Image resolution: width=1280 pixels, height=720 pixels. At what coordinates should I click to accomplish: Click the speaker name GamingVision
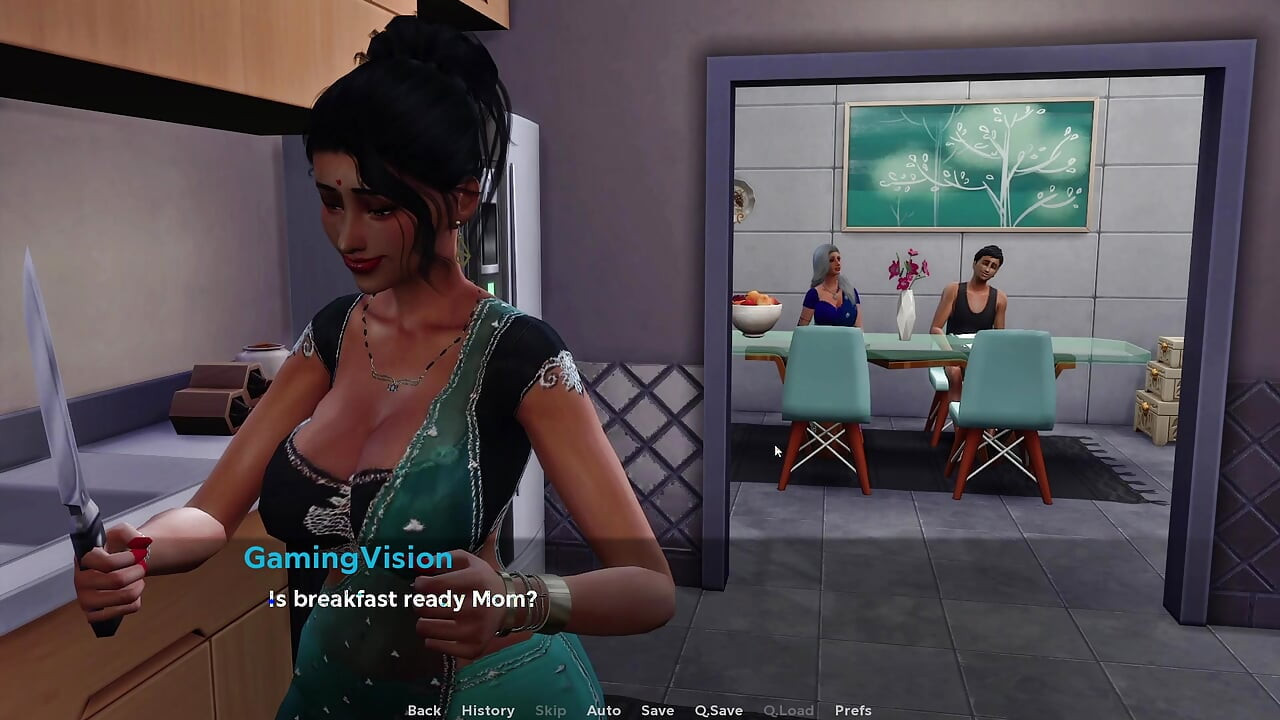(348, 558)
